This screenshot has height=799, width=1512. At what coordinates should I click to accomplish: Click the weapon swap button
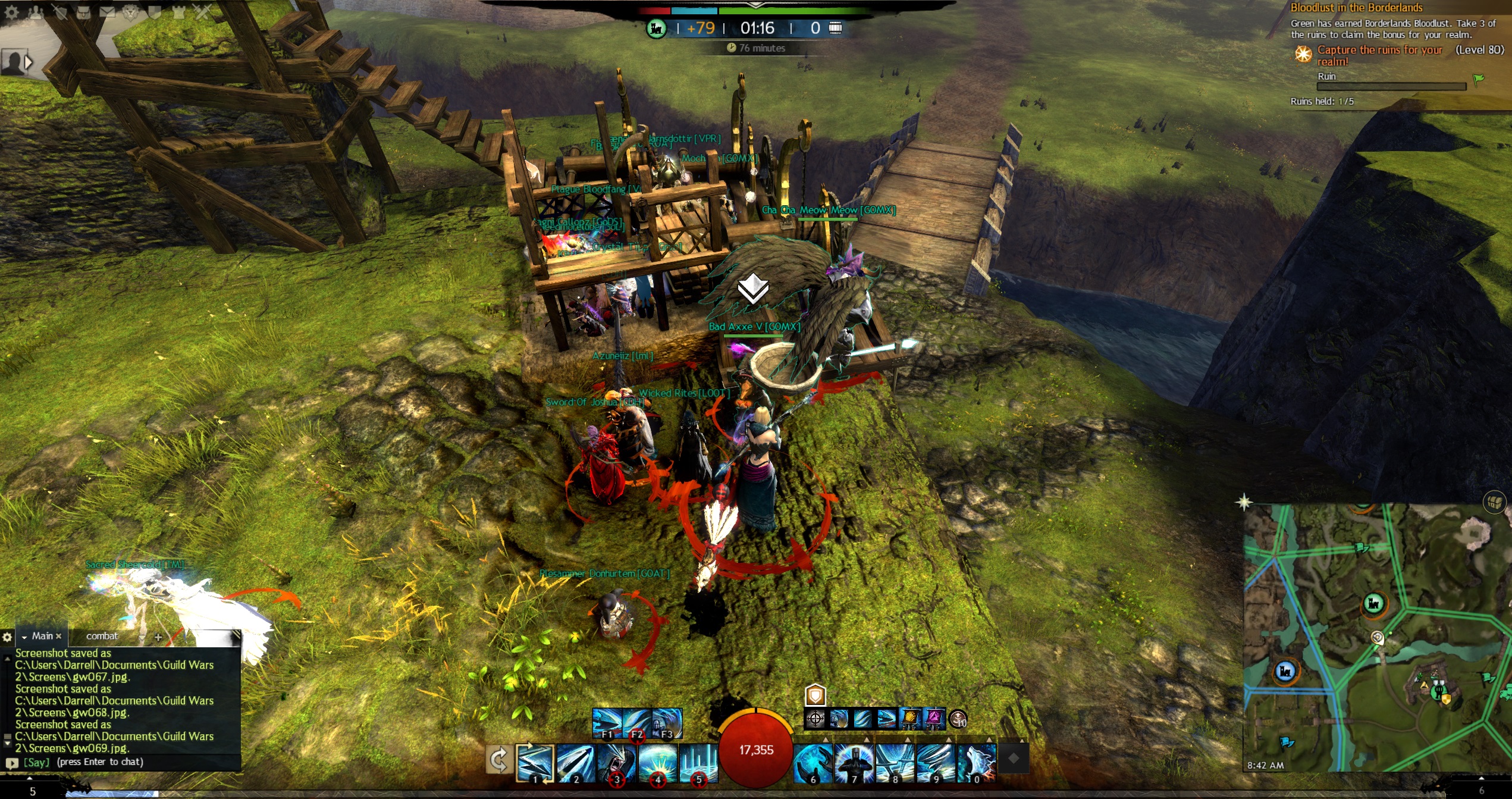click(x=498, y=760)
